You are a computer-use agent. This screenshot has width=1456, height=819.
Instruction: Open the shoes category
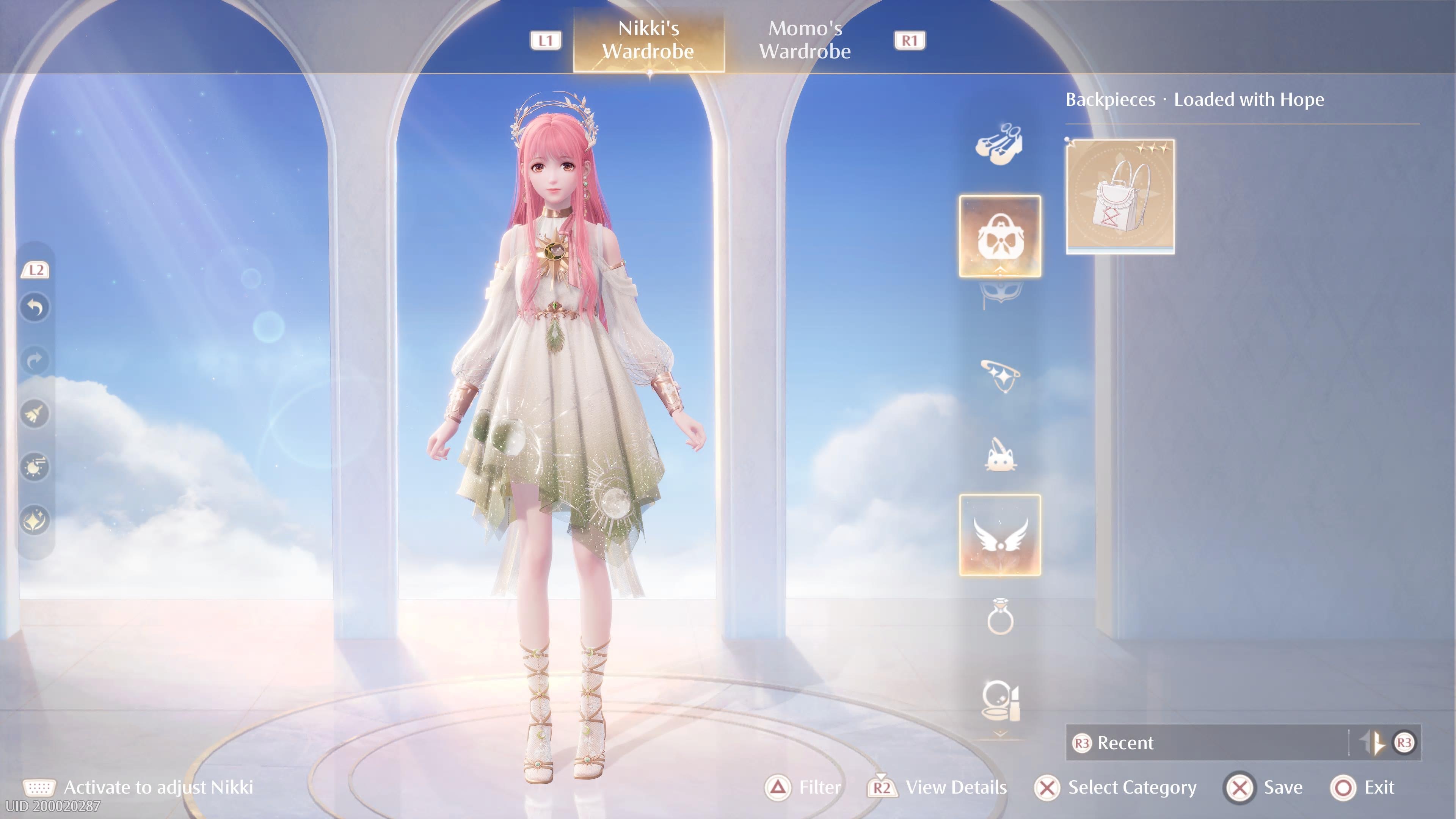[x=999, y=145]
